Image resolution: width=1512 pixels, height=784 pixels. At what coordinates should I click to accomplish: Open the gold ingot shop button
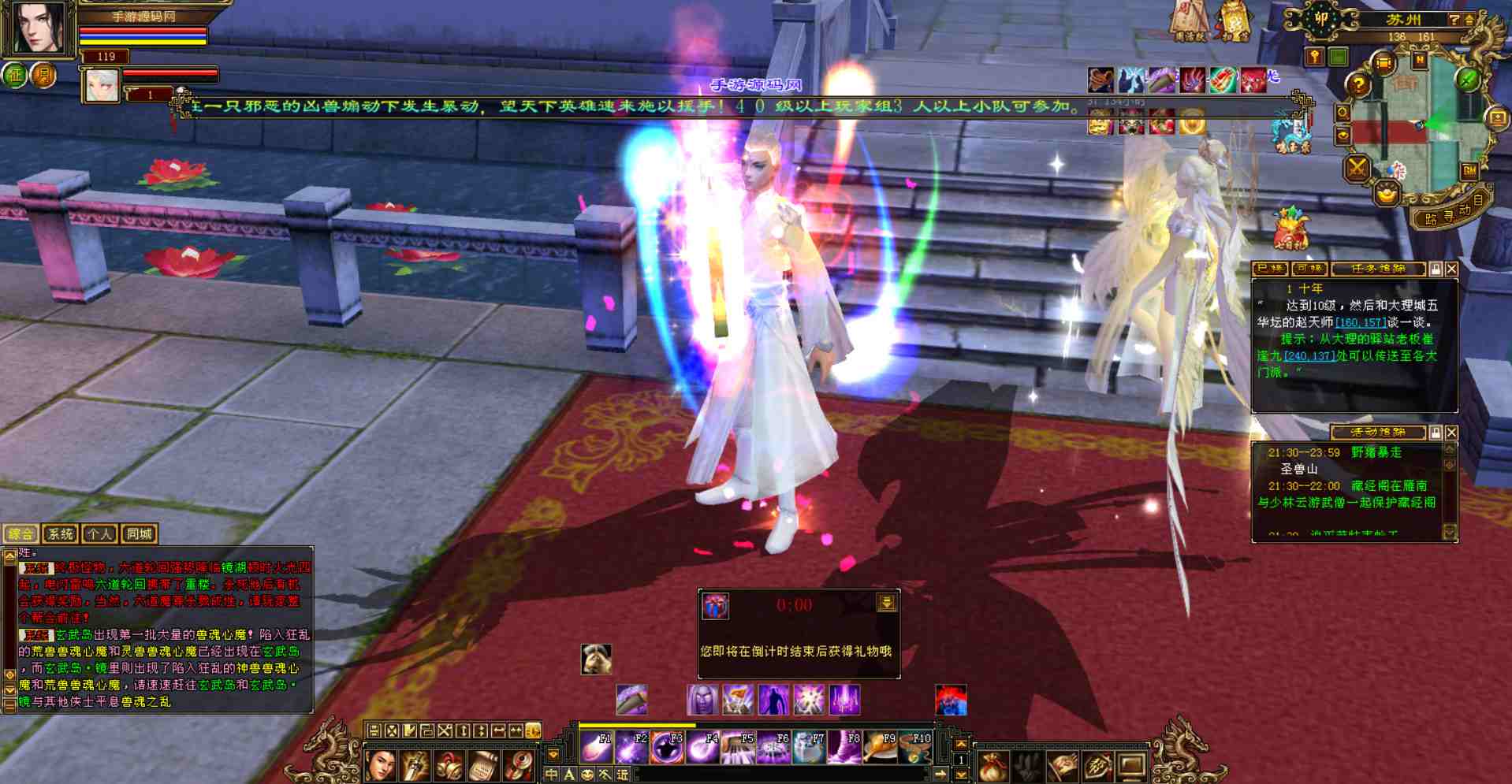click(x=1387, y=191)
